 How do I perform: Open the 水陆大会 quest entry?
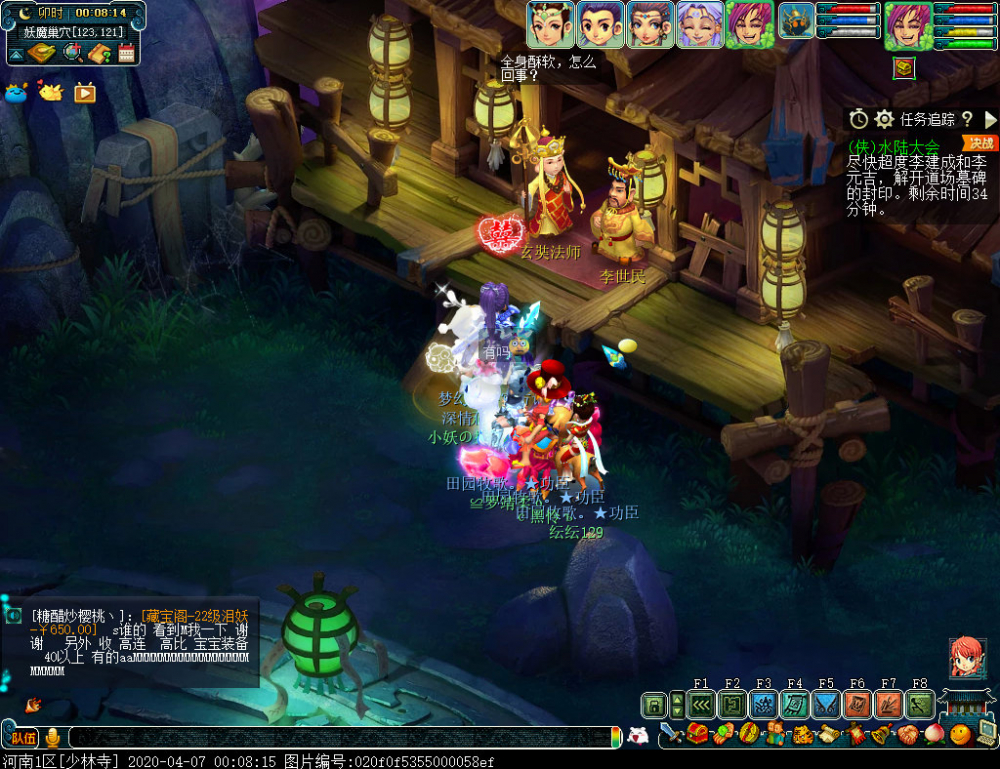[x=893, y=146]
